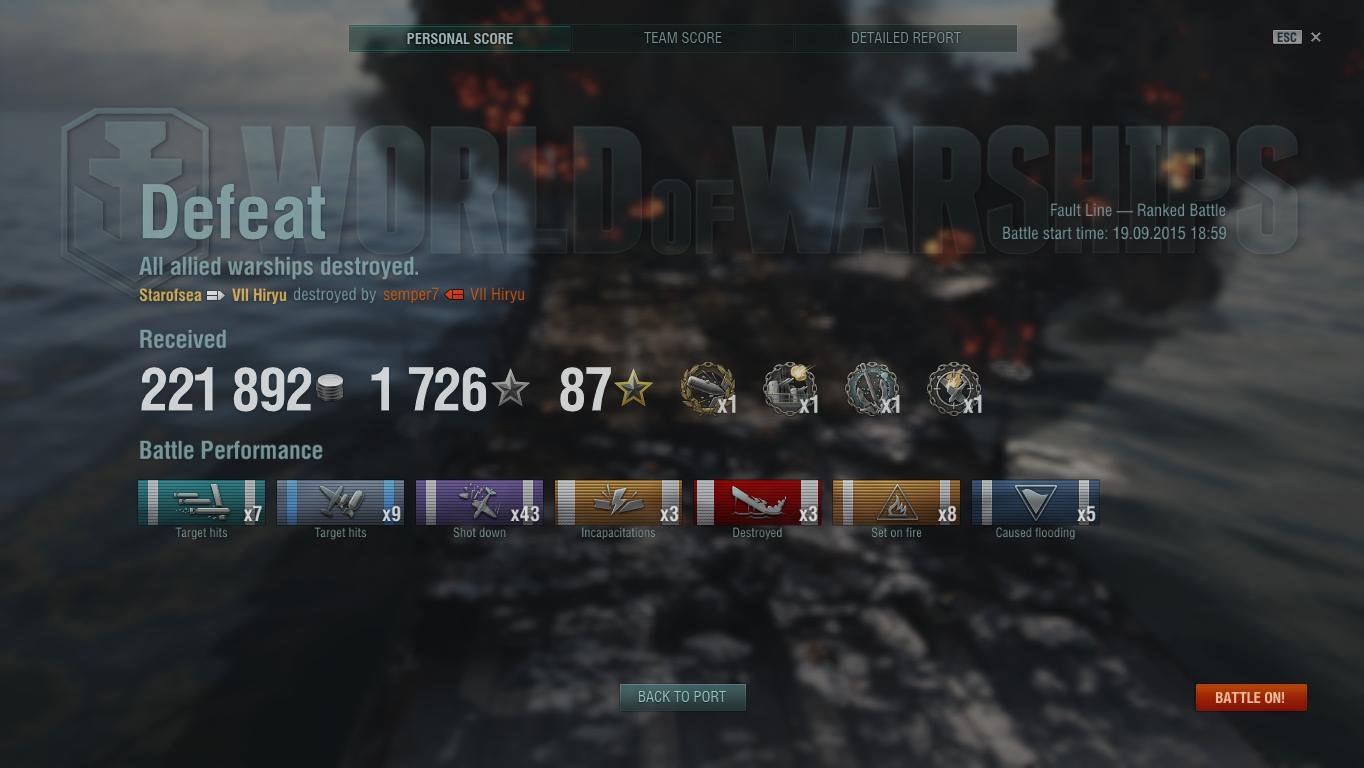Open the Detailed Report tab
This screenshot has height=768, width=1364.
tap(905, 38)
